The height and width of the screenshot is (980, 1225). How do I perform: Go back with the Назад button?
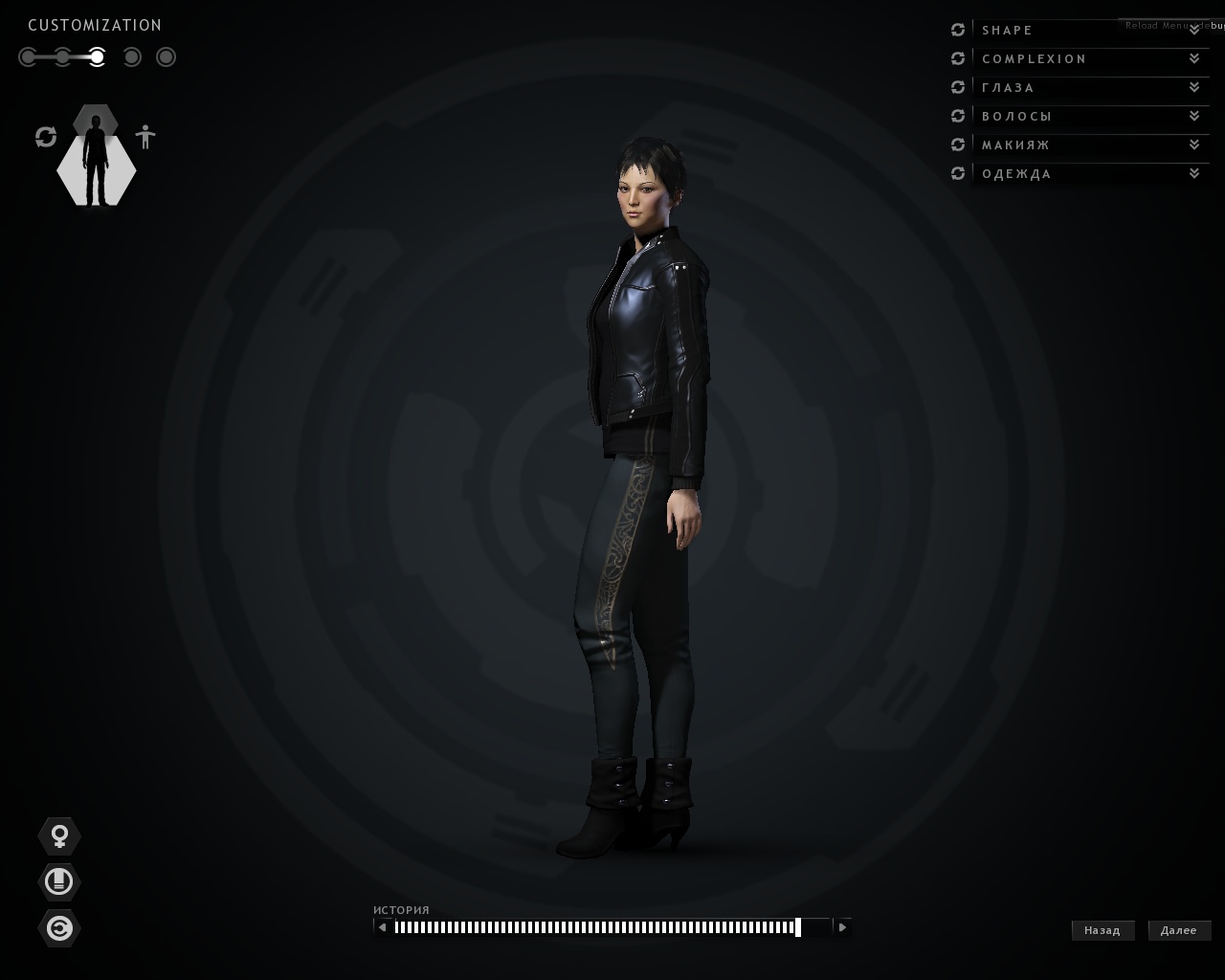tap(1102, 930)
